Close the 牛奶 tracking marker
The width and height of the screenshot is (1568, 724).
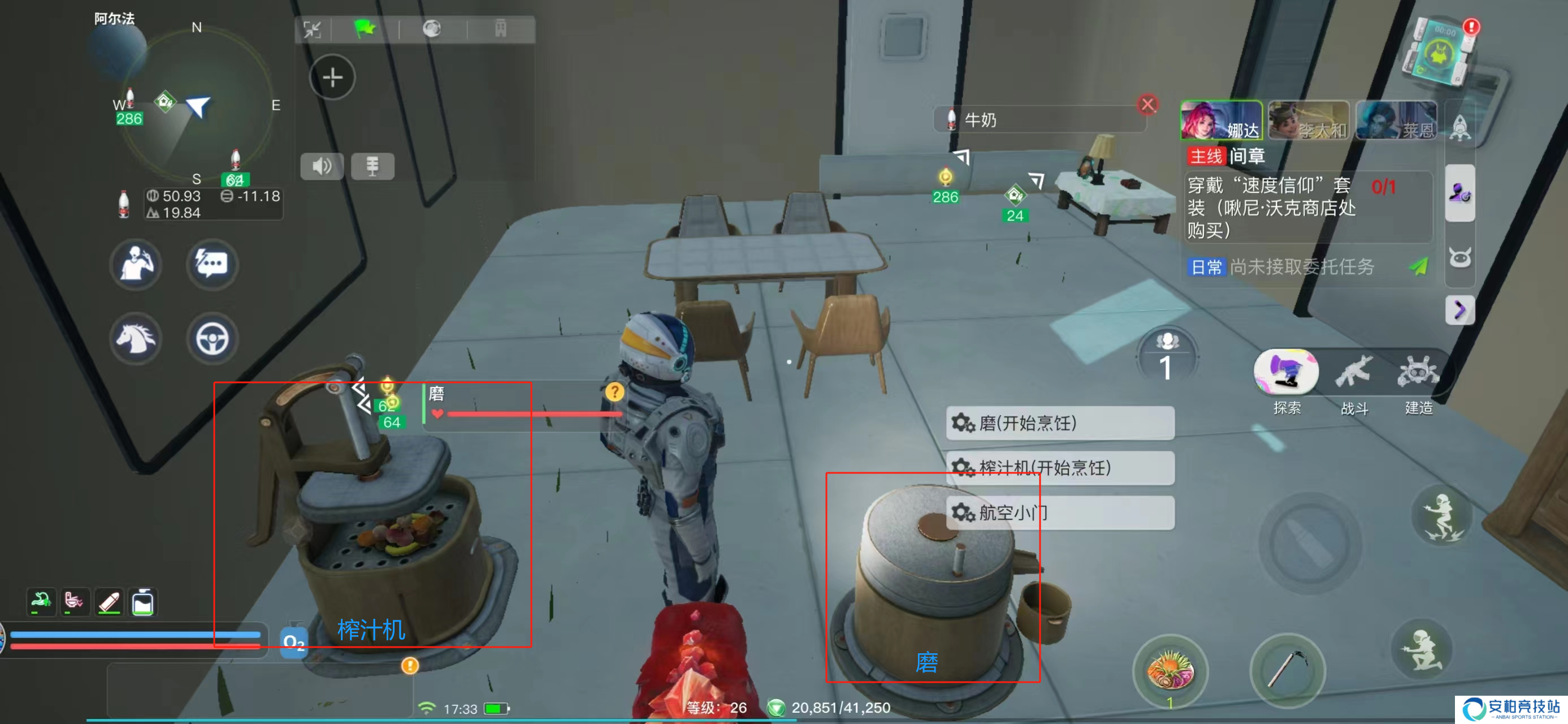1147,105
